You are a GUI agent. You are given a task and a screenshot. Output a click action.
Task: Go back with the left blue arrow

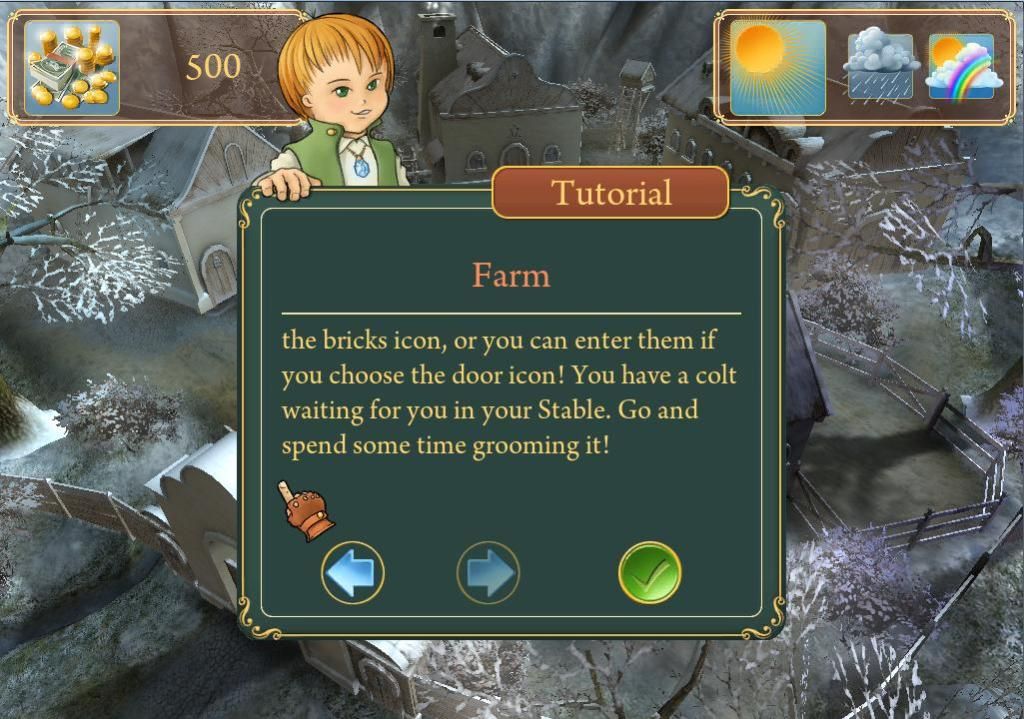click(x=353, y=573)
